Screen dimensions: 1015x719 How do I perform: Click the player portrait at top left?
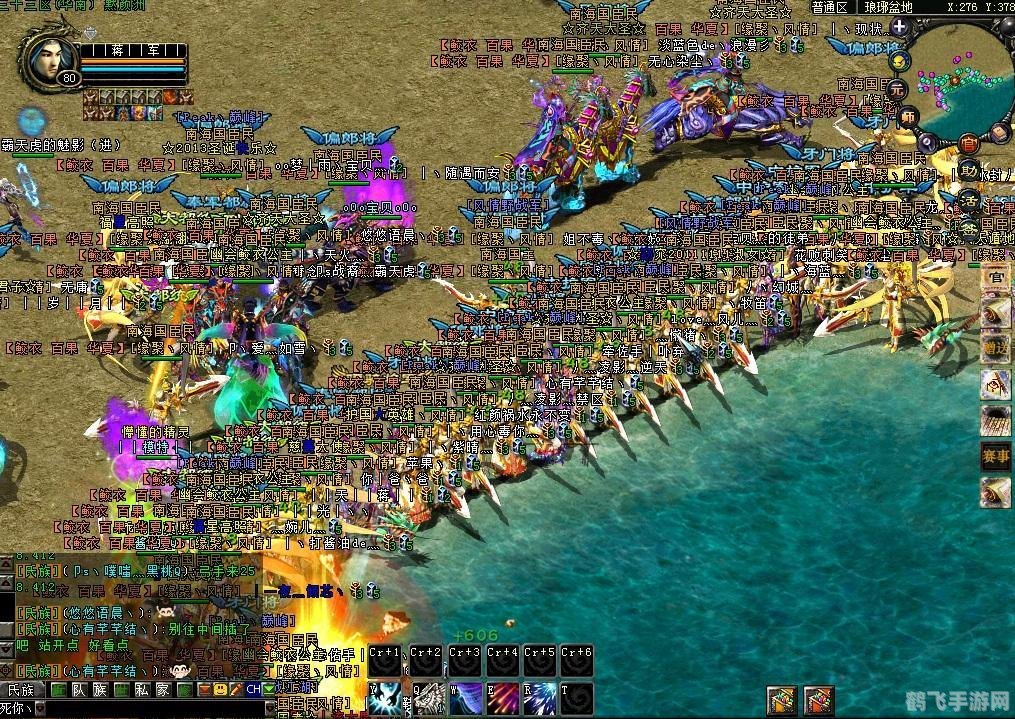pos(48,61)
